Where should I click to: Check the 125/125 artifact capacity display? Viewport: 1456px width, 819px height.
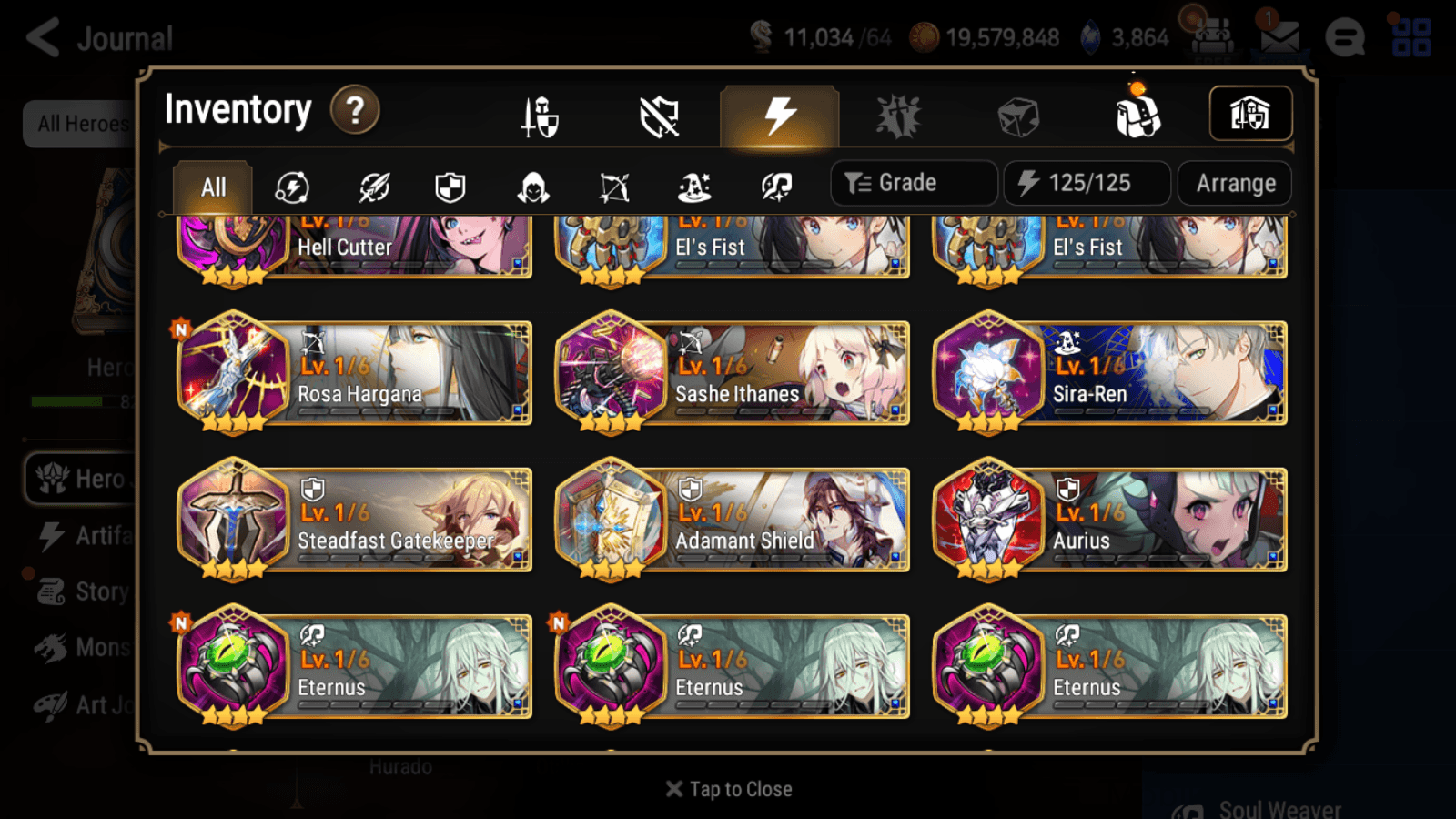coord(1087,182)
